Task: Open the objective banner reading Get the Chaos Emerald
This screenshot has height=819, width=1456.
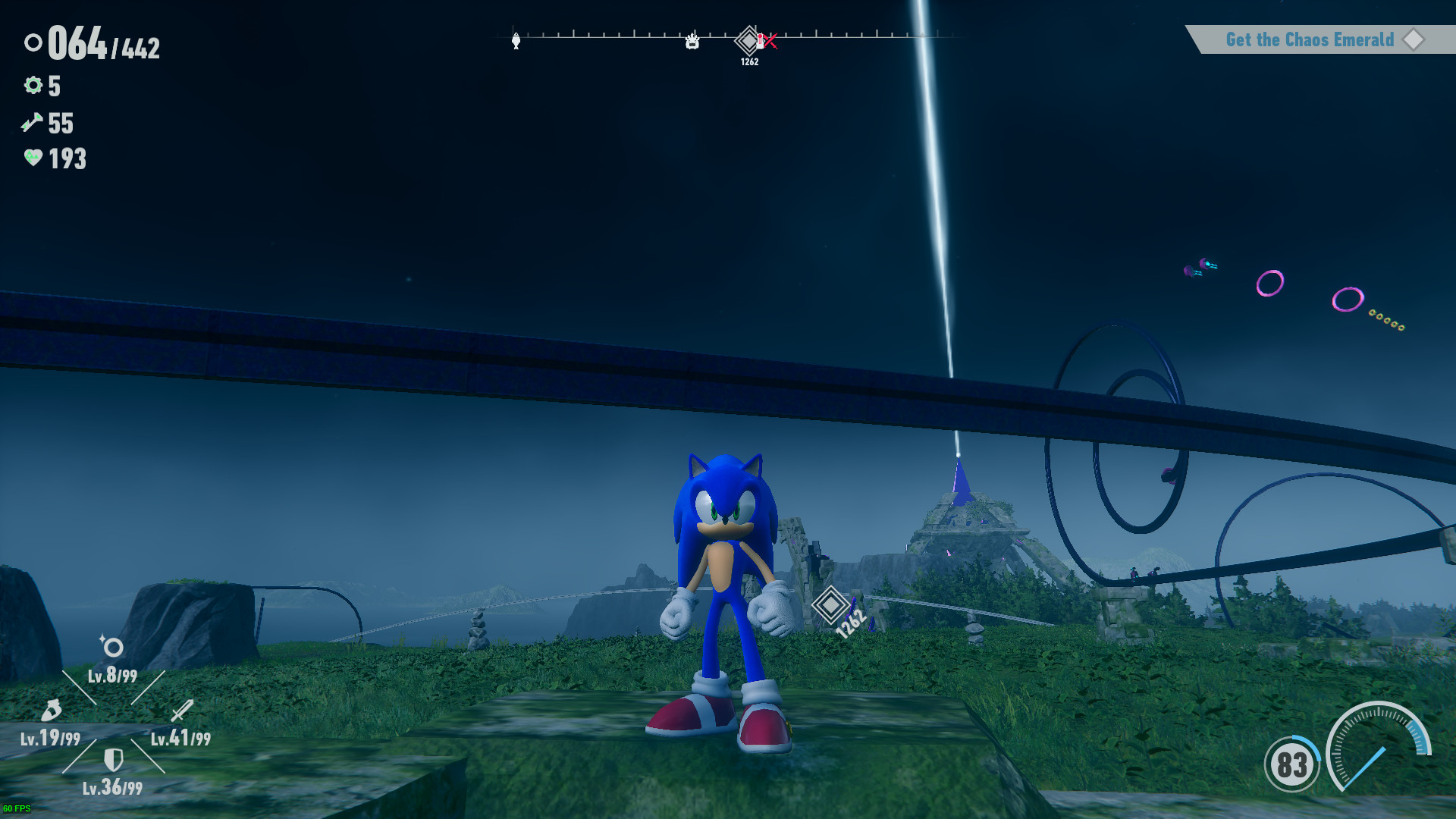Action: click(x=1310, y=40)
